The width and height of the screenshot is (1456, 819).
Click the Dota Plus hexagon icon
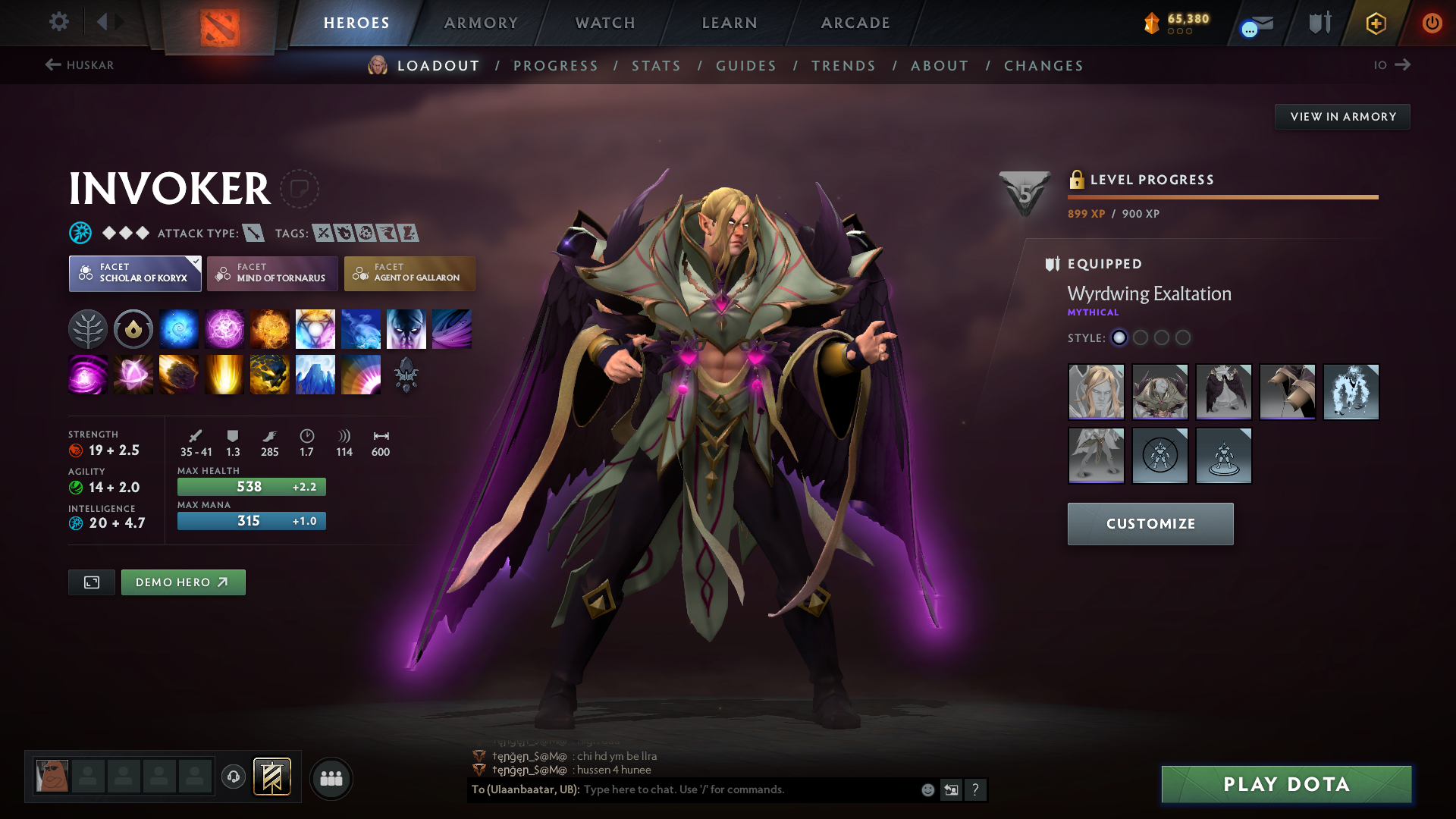1375,23
